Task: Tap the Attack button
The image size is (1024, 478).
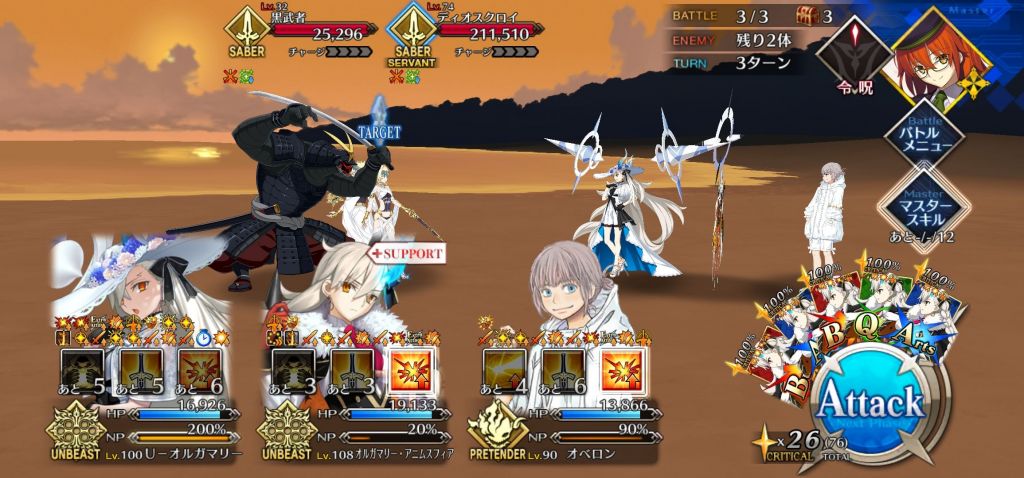Action: (869, 403)
